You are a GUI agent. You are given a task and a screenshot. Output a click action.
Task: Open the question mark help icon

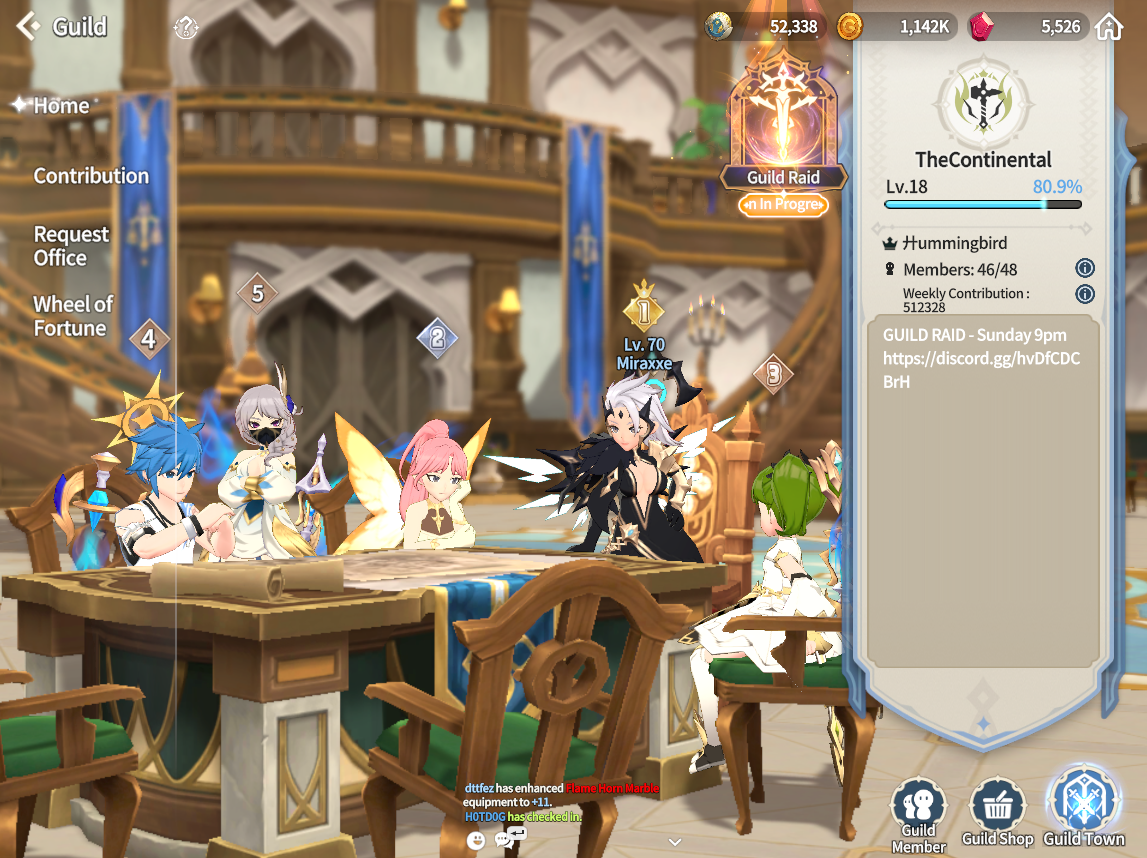(186, 28)
